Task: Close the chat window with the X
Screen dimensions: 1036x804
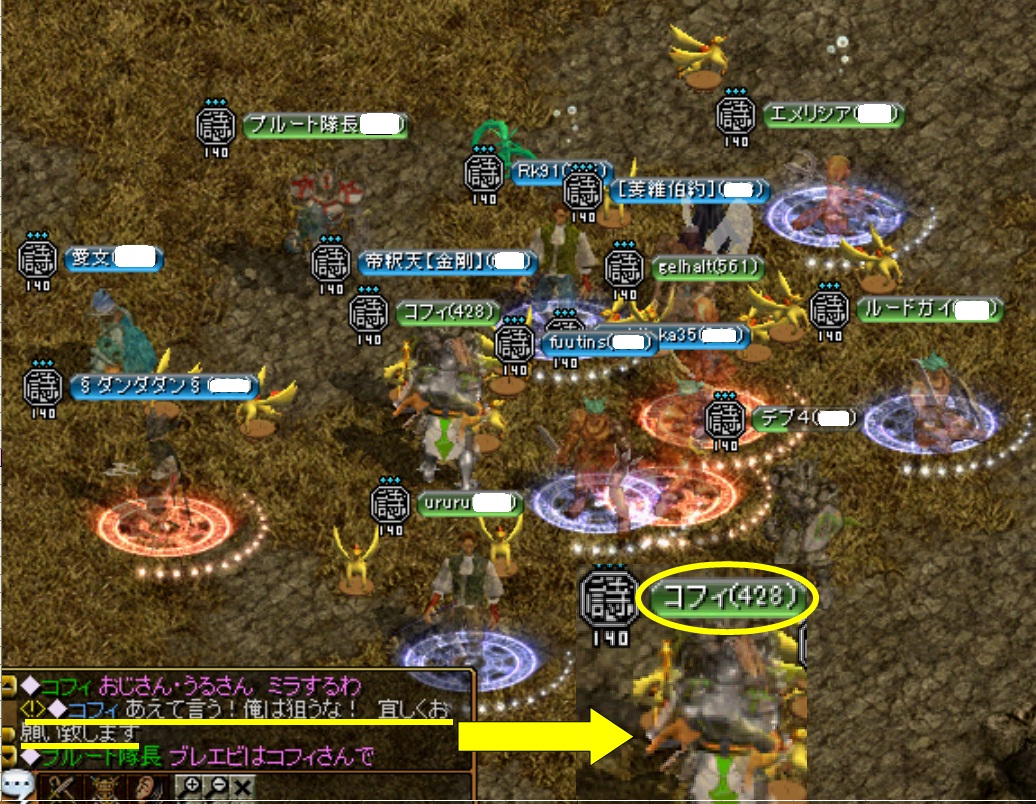Action: pyautogui.click(x=243, y=787)
